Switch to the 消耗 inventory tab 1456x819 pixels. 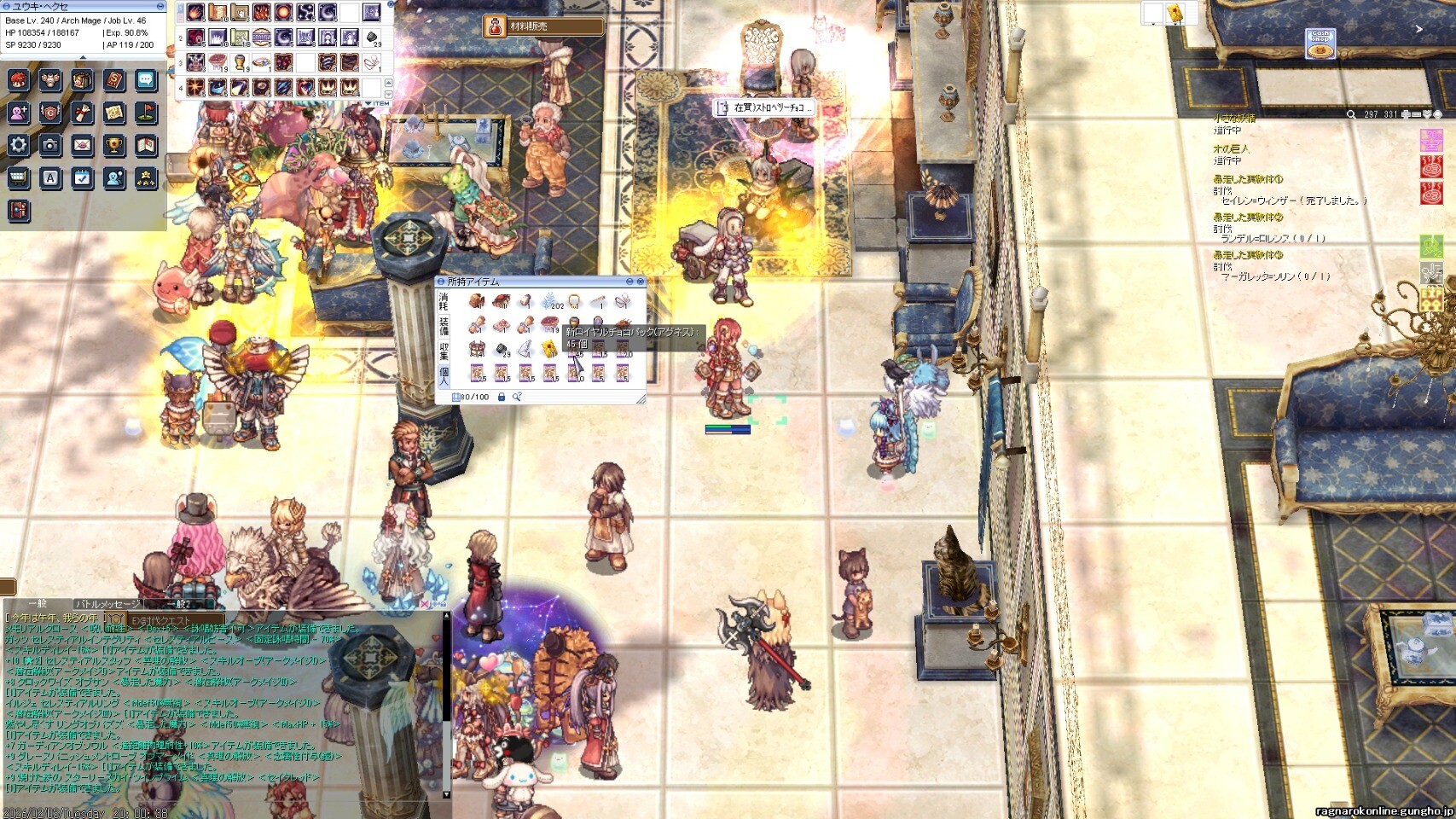coord(444,301)
